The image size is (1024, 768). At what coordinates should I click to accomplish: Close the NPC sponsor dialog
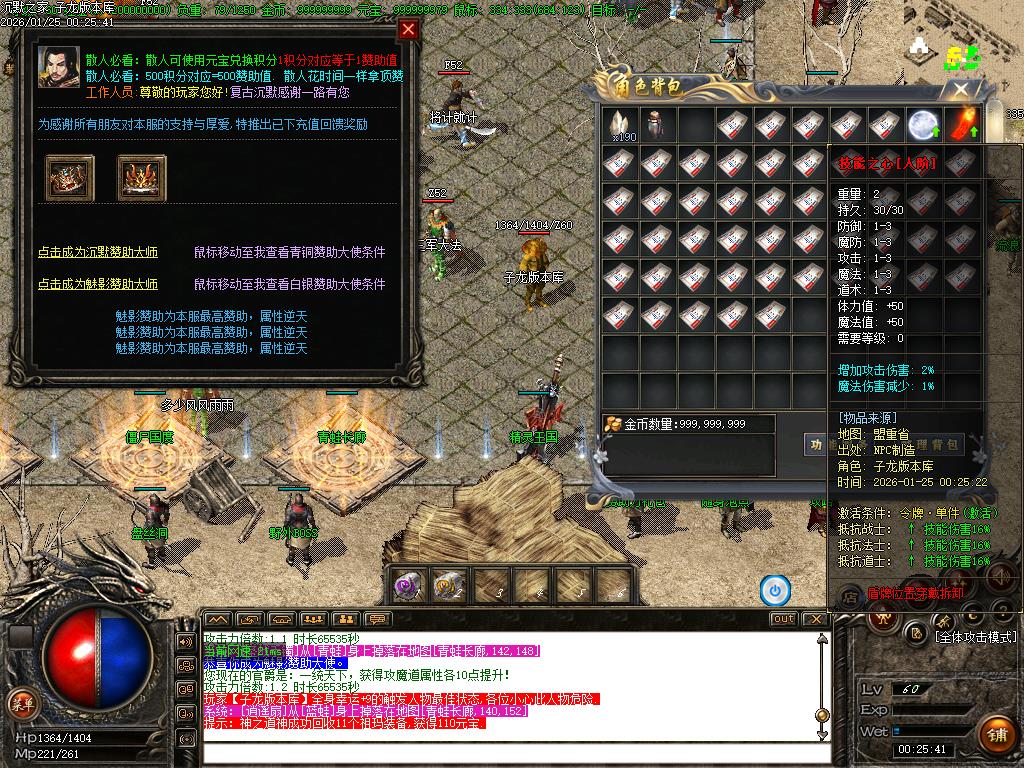tap(408, 29)
